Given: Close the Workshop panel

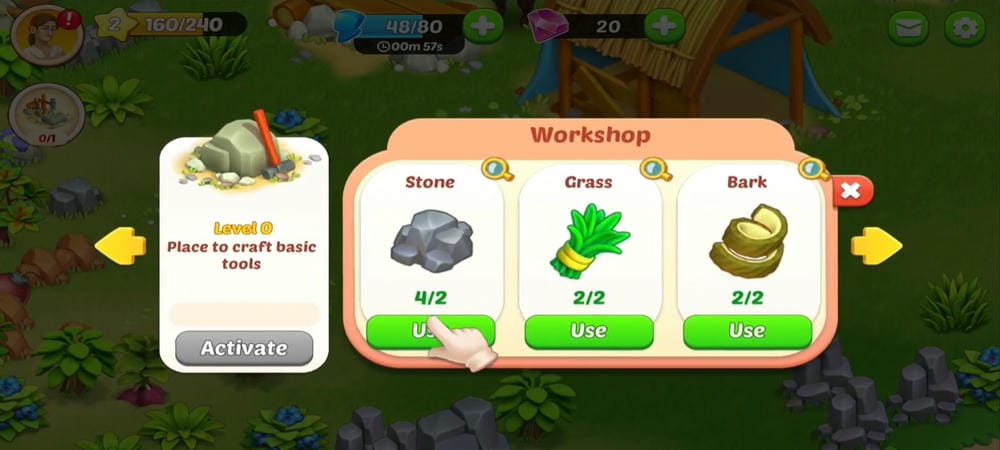Looking at the screenshot, I should point(850,191).
